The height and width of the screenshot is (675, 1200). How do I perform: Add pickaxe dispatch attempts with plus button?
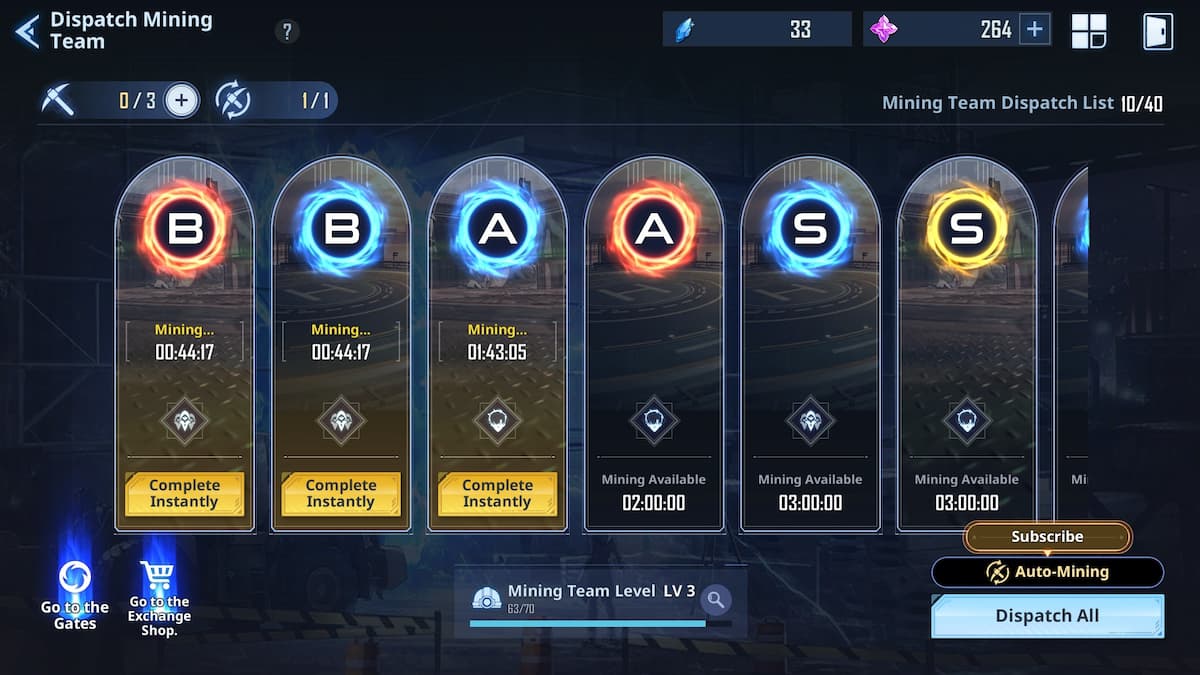182,100
